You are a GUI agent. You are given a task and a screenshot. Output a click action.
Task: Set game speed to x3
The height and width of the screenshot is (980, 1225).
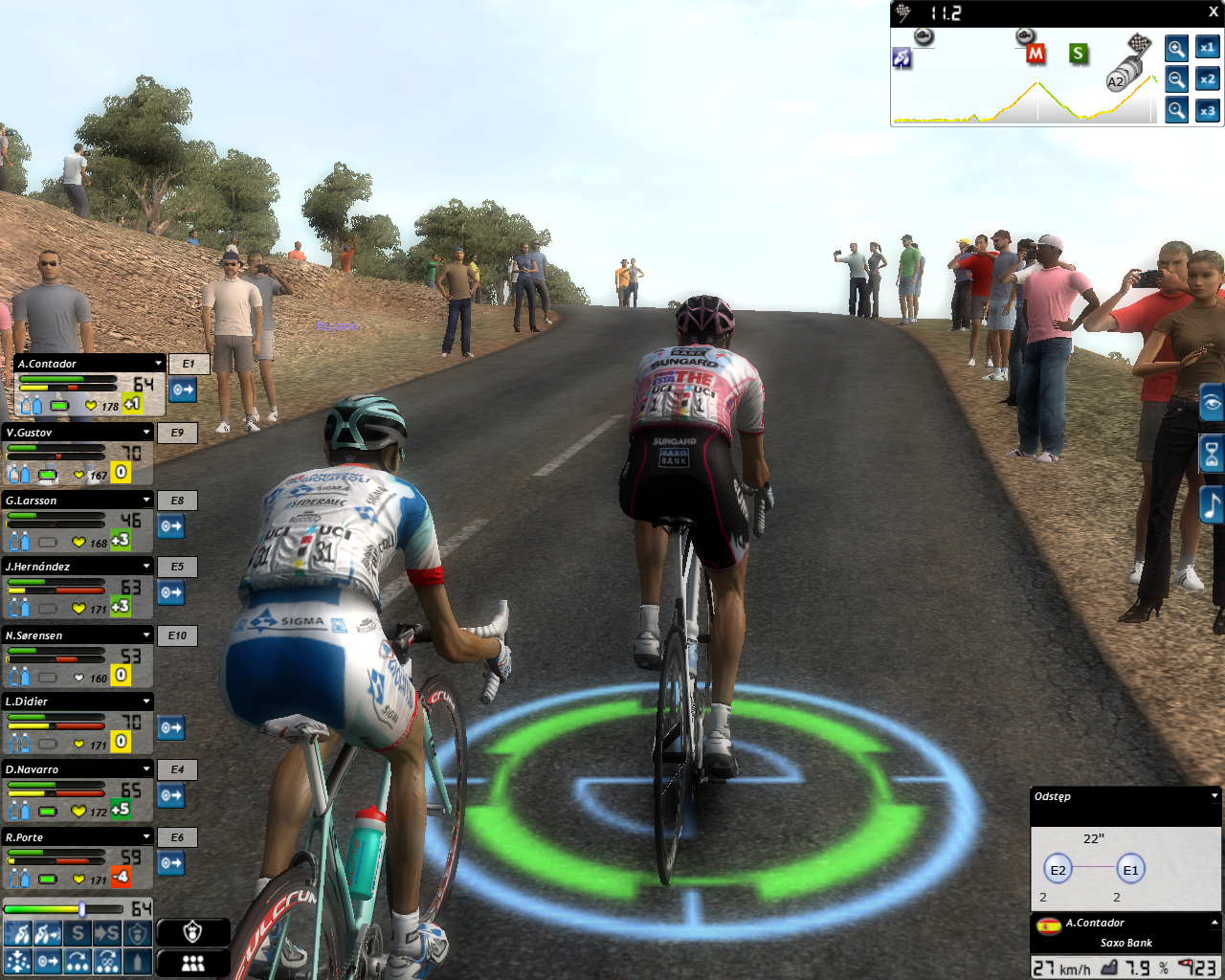pos(1207,111)
